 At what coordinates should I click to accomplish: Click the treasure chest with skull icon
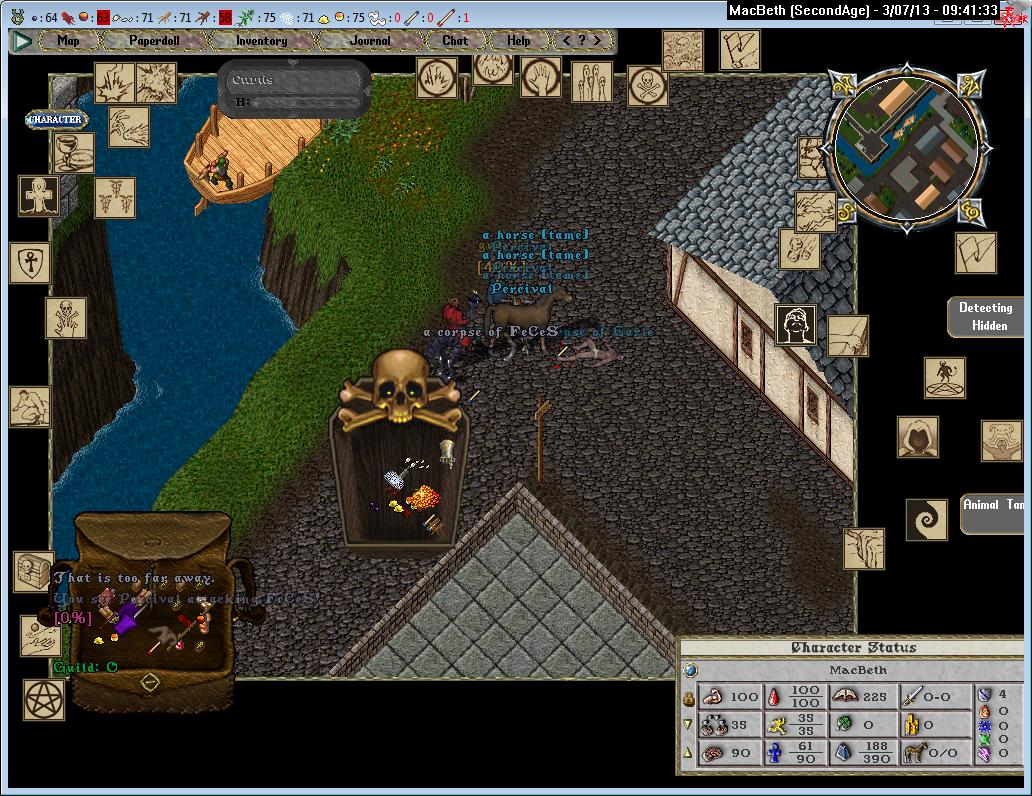pyautogui.click(x=32, y=571)
